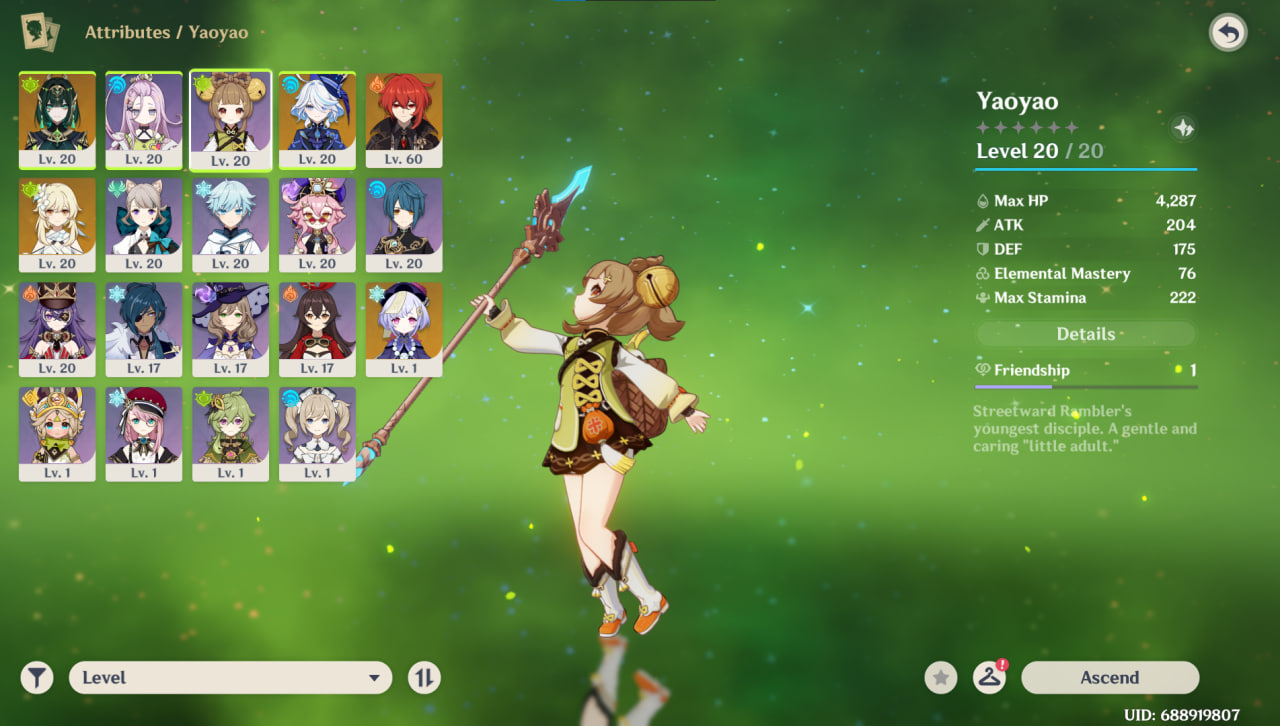Pick Xingqiu from the roster
1280x726 pixels.
404,224
